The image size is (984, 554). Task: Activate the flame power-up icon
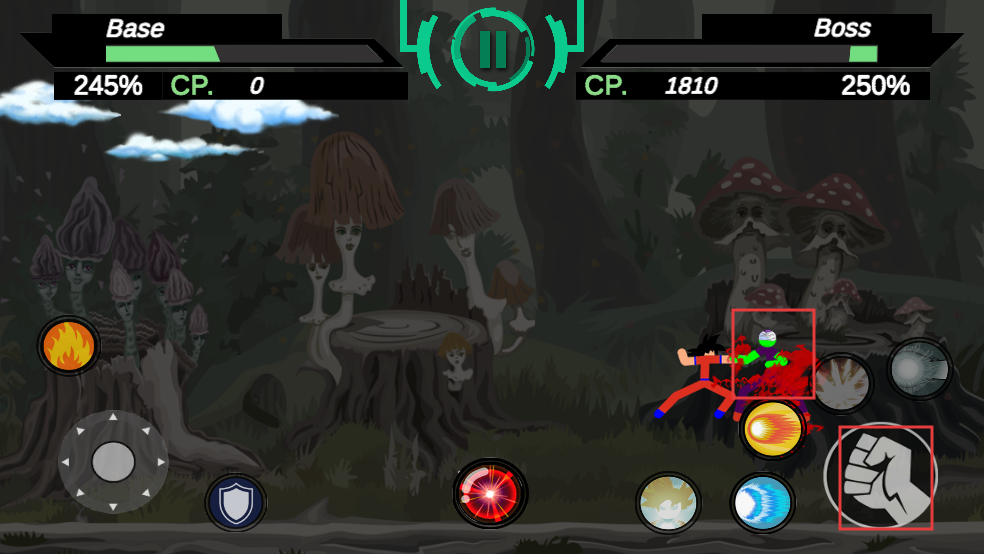[69, 346]
